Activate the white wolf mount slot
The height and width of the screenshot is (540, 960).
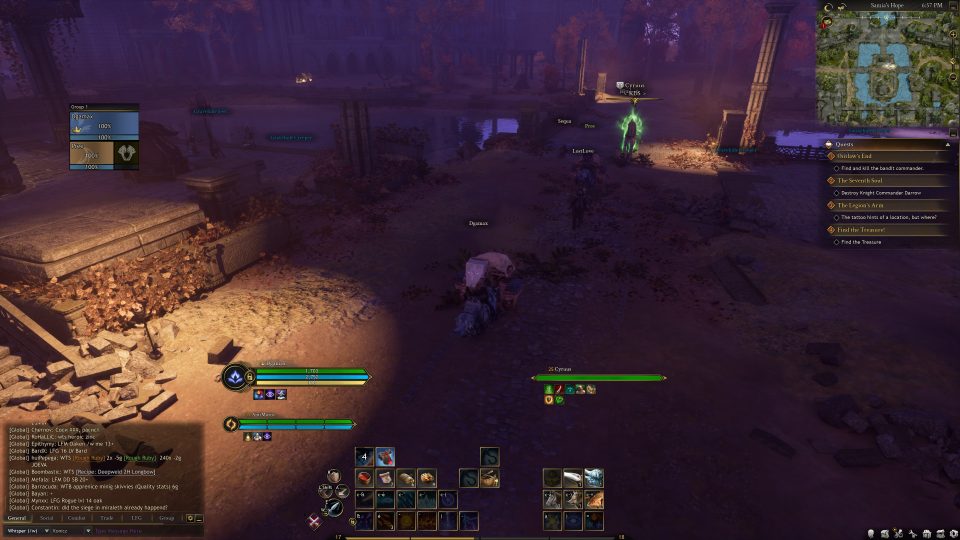(x=593, y=478)
